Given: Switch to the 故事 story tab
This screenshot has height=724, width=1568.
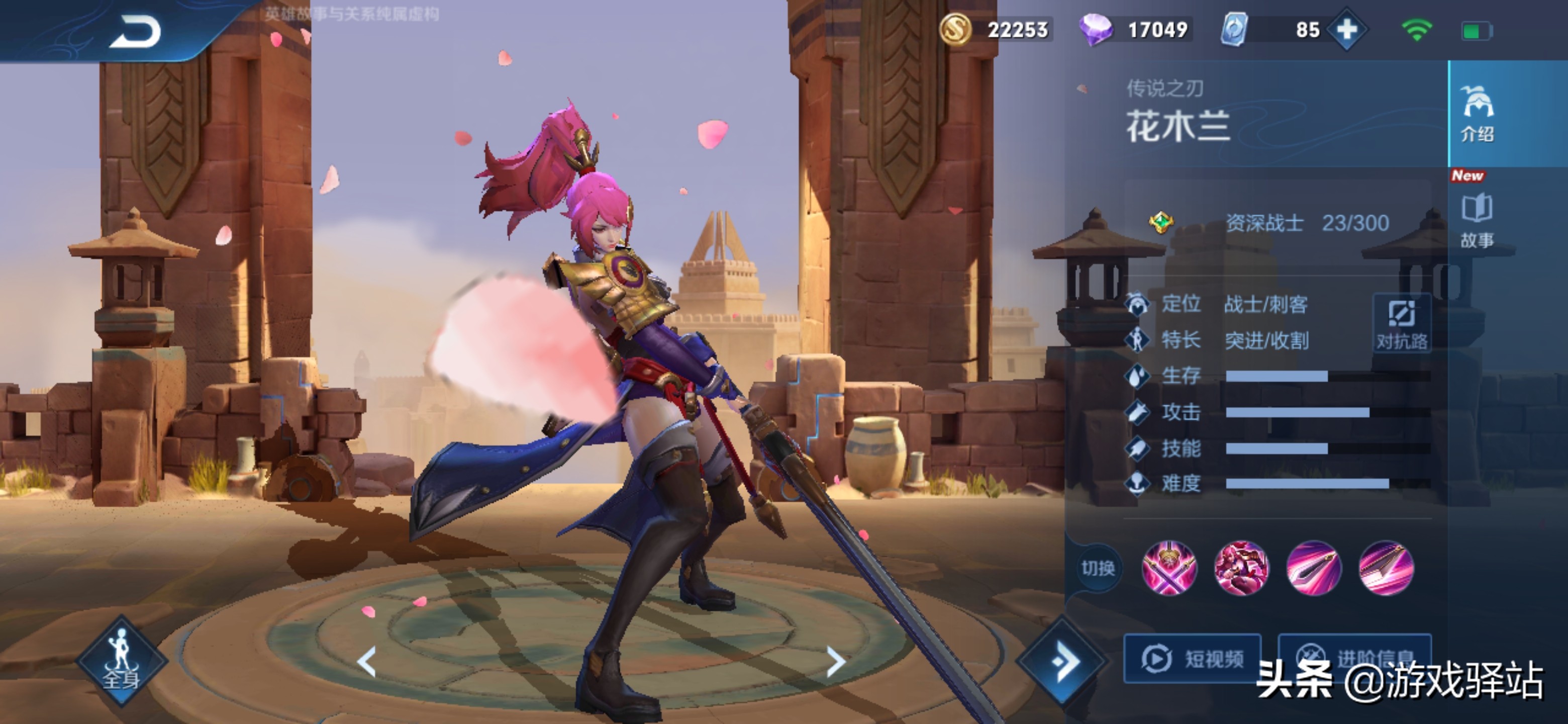Looking at the screenshot, I should point(1478,220).
